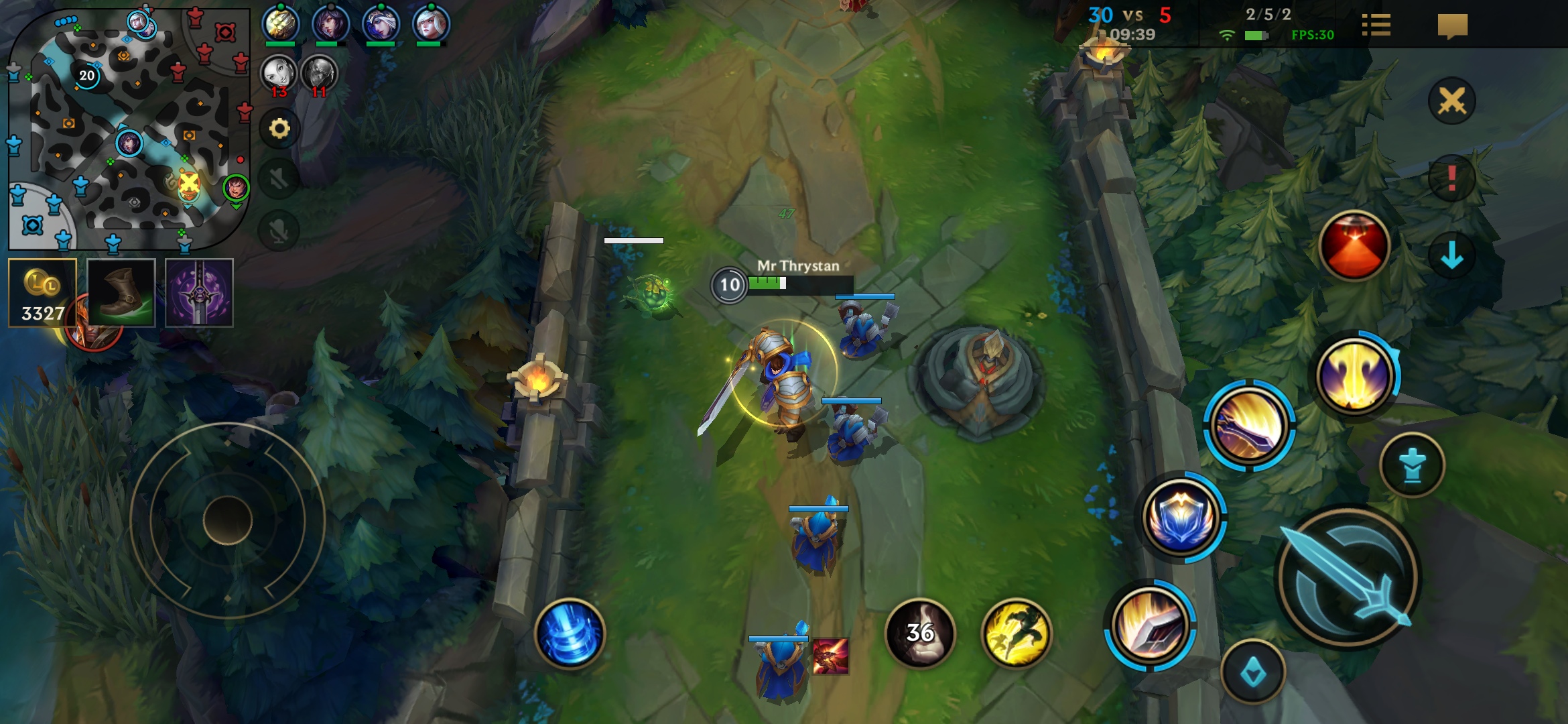Use the basic attack sword button
Image resolution: width=1568 pixels, height=724 pixels.
pos(1348,577)
